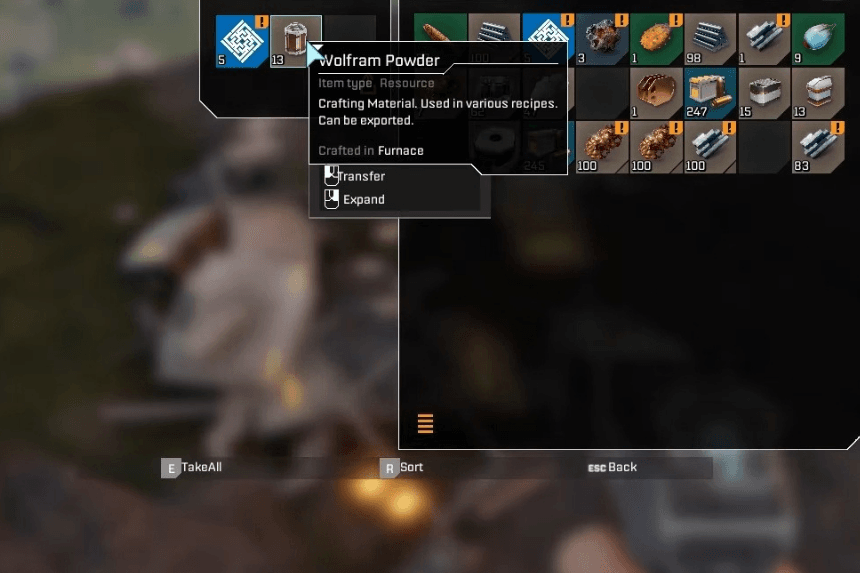Pick the rocky ore chunk stack of 3

(x=601, y=39)
